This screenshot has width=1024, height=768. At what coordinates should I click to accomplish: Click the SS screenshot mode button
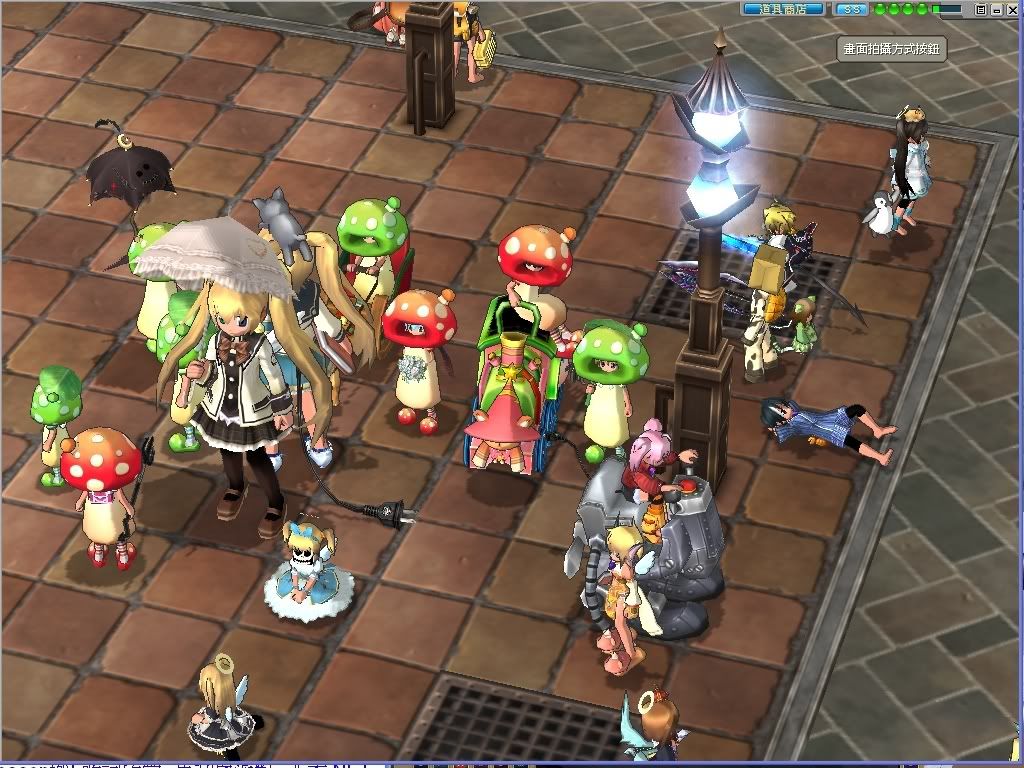tap(851, 9)
